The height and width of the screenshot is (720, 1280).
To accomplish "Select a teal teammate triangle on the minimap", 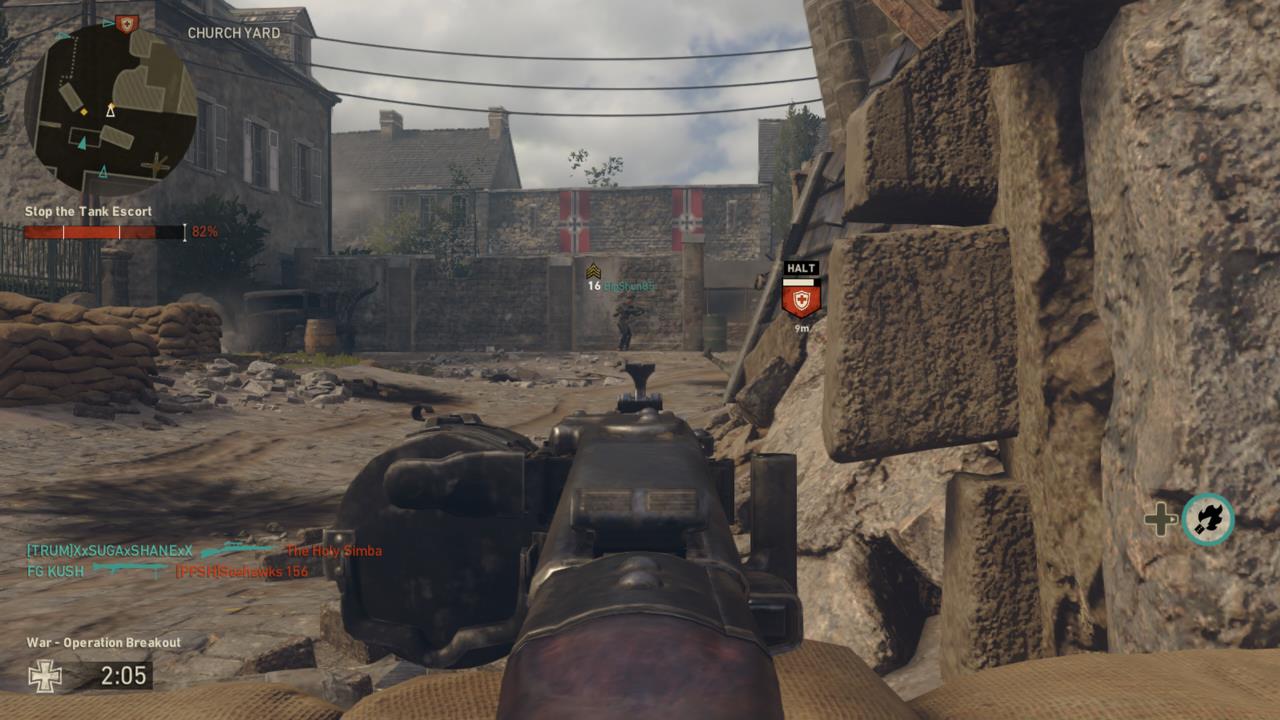I will [84, 141].
